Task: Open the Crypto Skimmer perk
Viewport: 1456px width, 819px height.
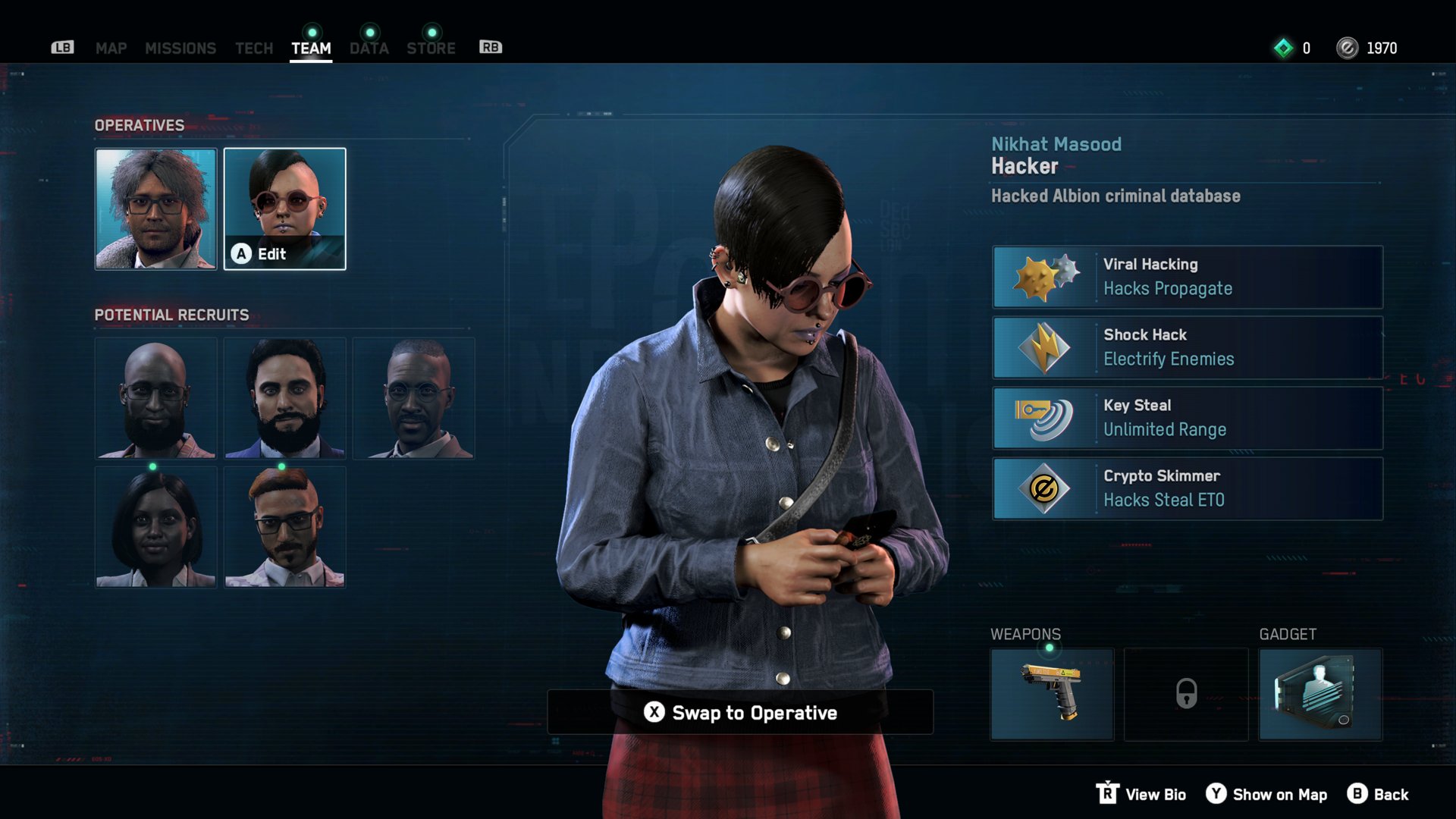Action: click(x=1188, y=488)
